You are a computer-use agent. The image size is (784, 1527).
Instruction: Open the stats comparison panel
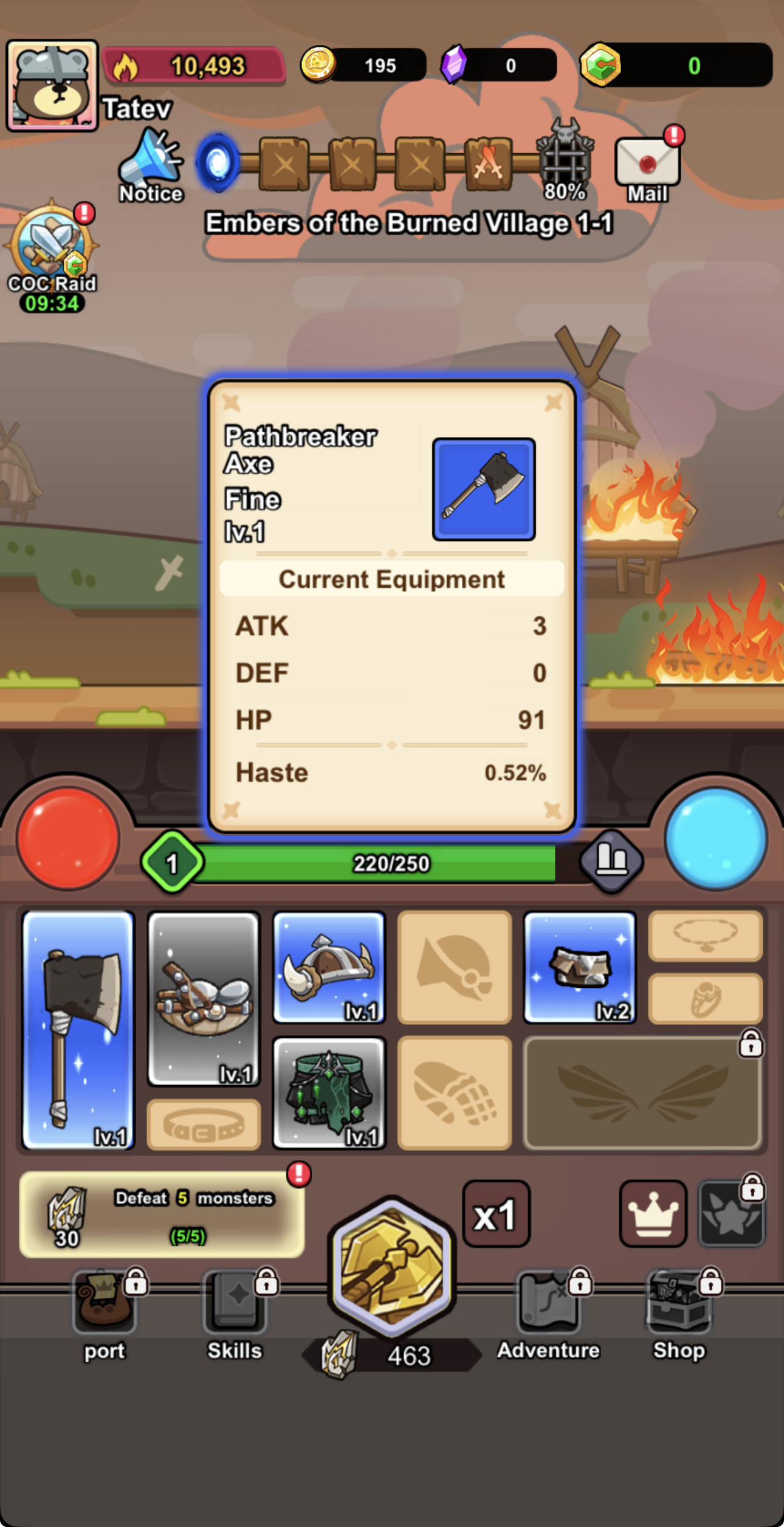point(611,861)
